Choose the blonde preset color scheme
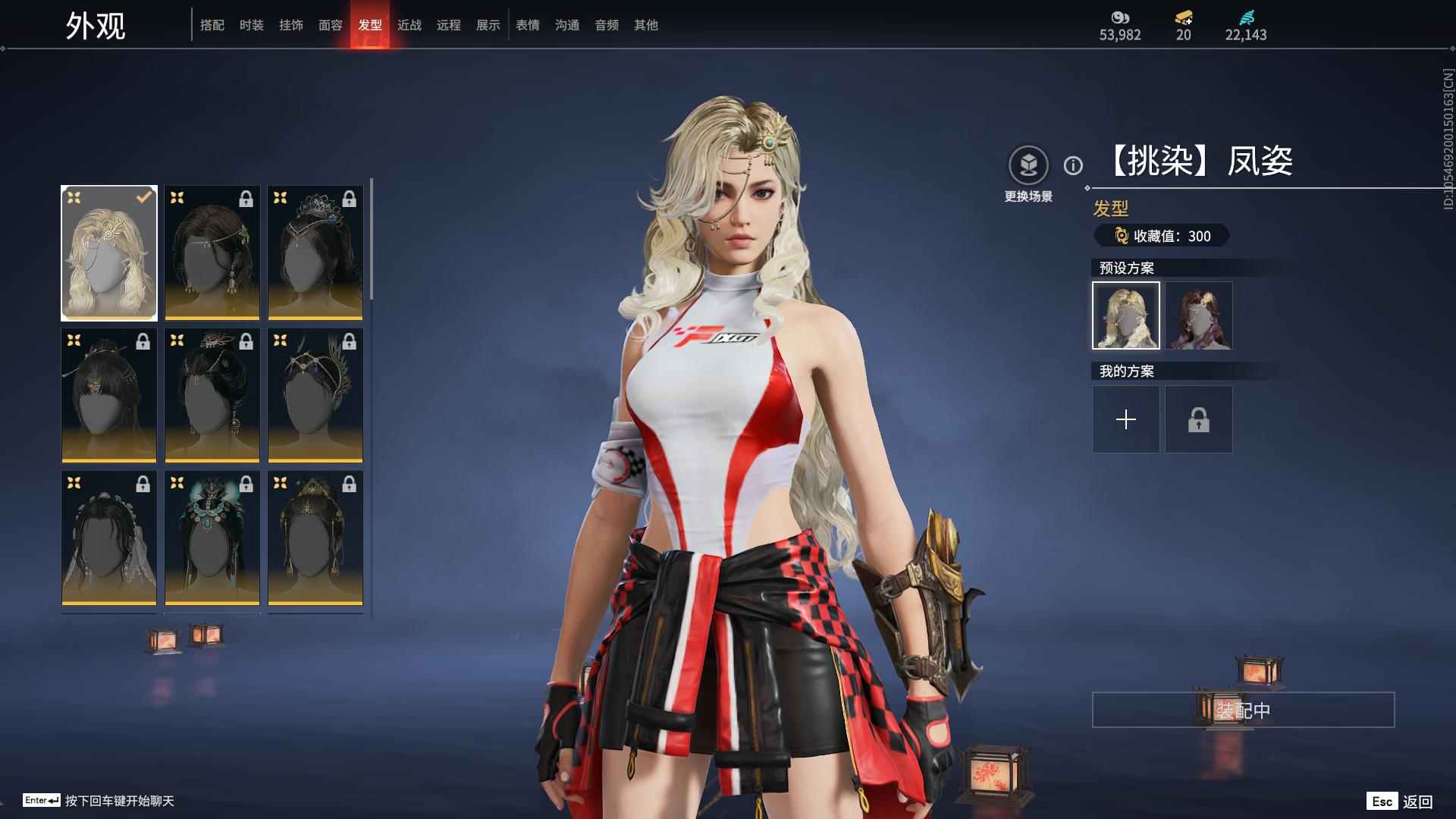 pyautogui.click(x=1126, y=315)
